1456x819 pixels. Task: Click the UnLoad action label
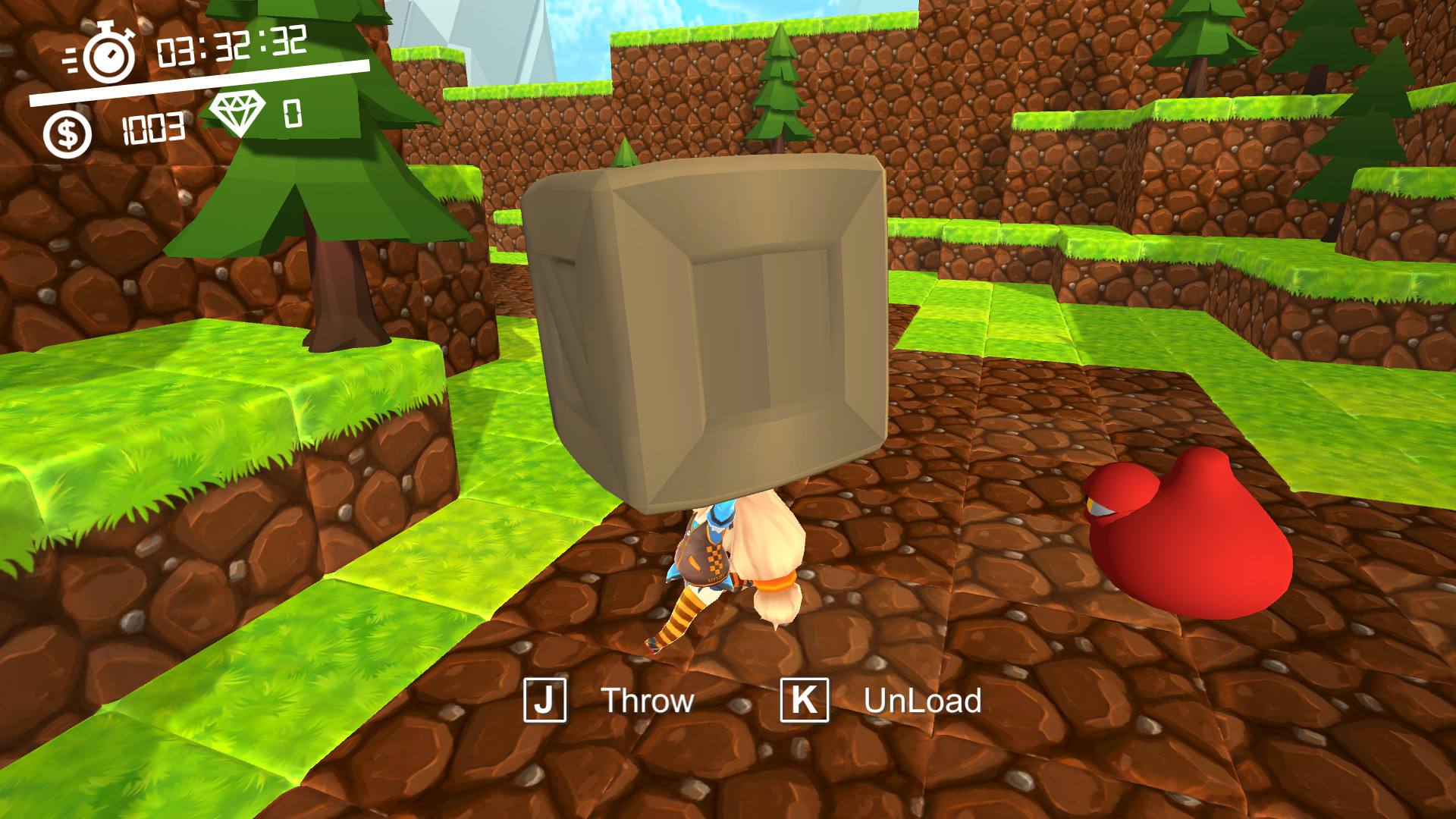click(x=922, y=699)
